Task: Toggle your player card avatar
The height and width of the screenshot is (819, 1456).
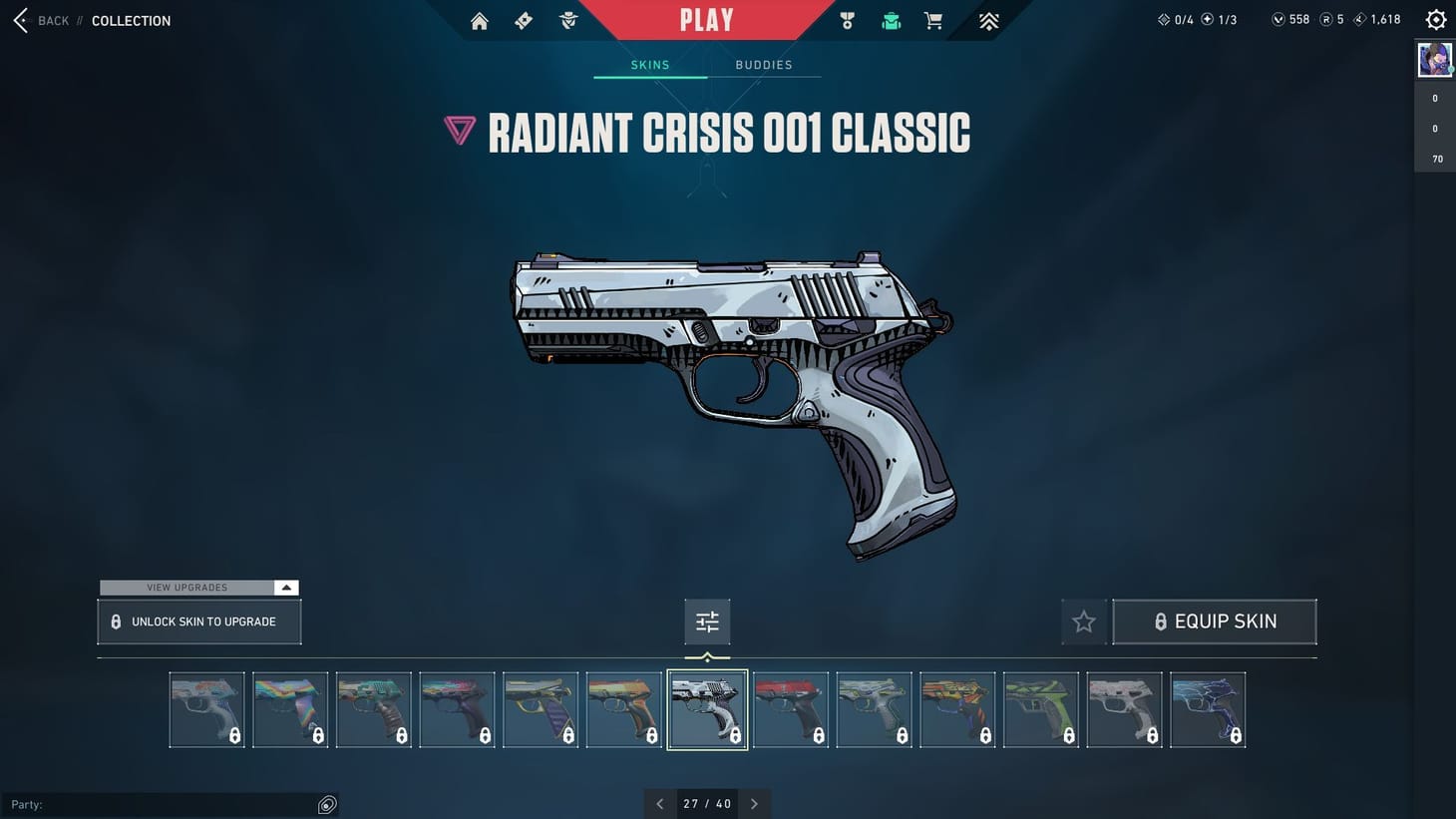Action: coord(1434,59)
